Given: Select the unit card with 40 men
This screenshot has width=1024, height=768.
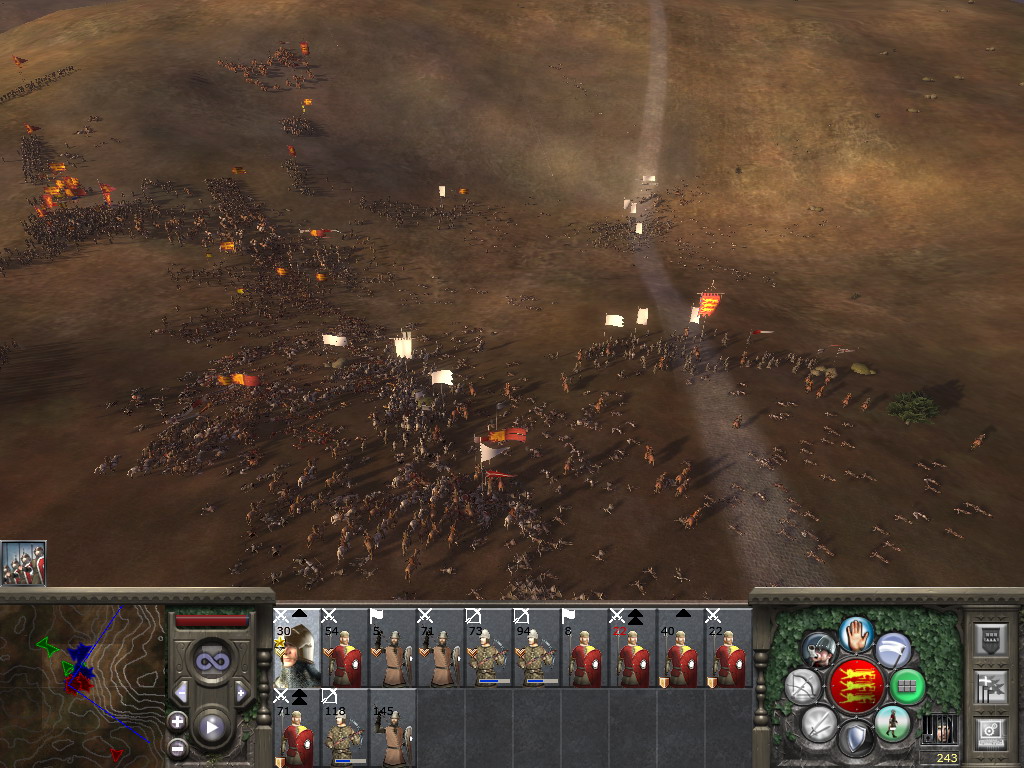Looking at the screenshot, I should tap(681, 648).
